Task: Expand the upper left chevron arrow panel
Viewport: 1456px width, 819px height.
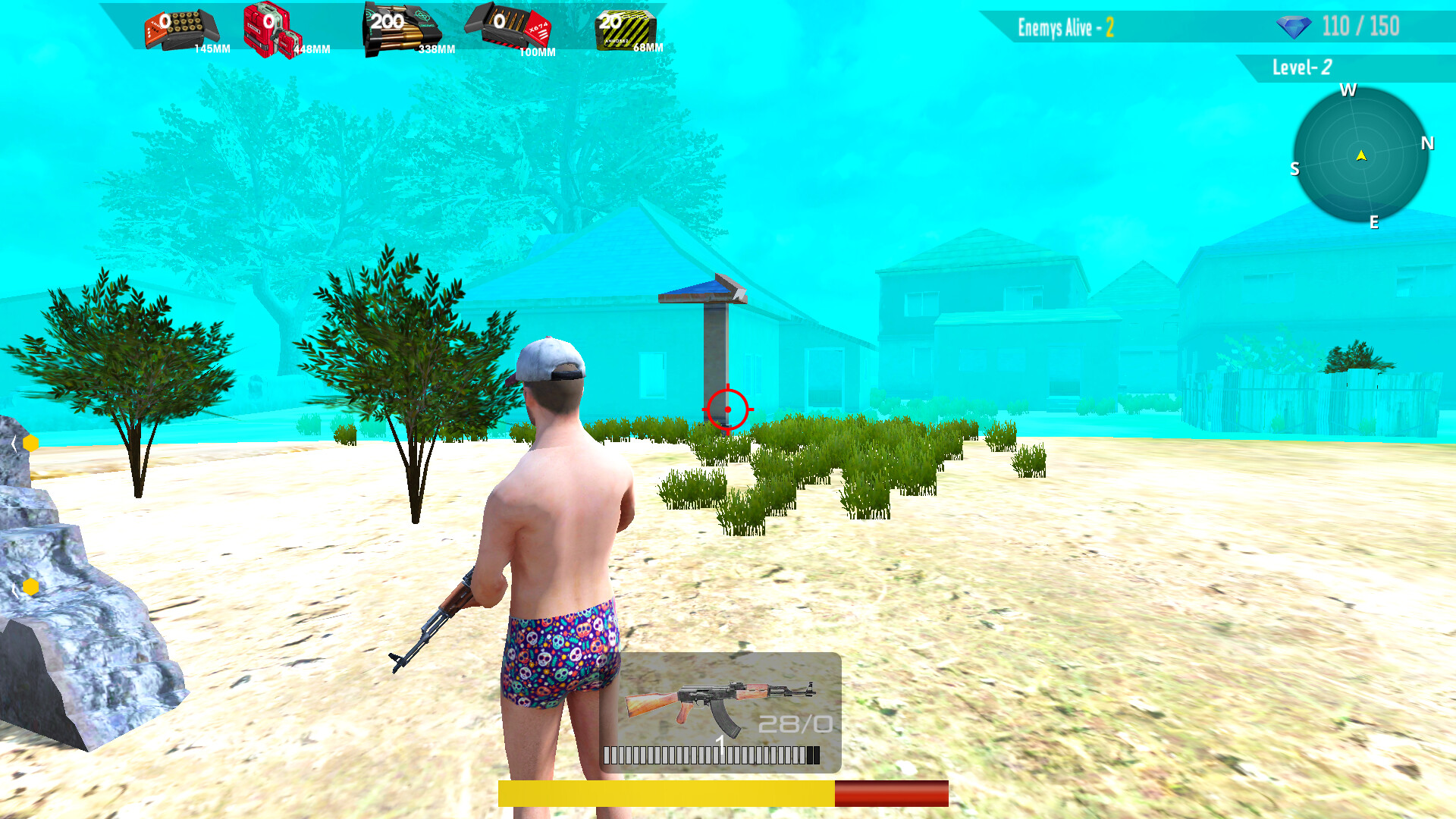Action: 14,444
